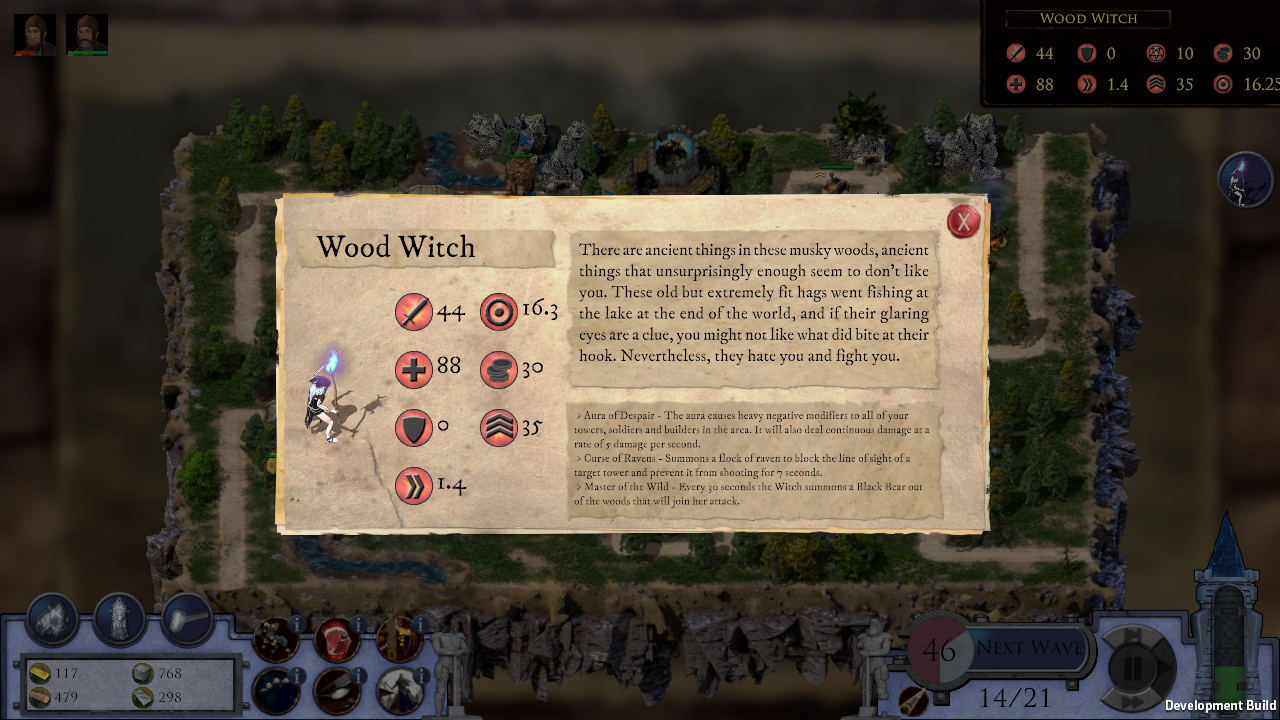The image size is (1280, 720).
Task: Start the Next Wave early
Action: pos(1029,648)
